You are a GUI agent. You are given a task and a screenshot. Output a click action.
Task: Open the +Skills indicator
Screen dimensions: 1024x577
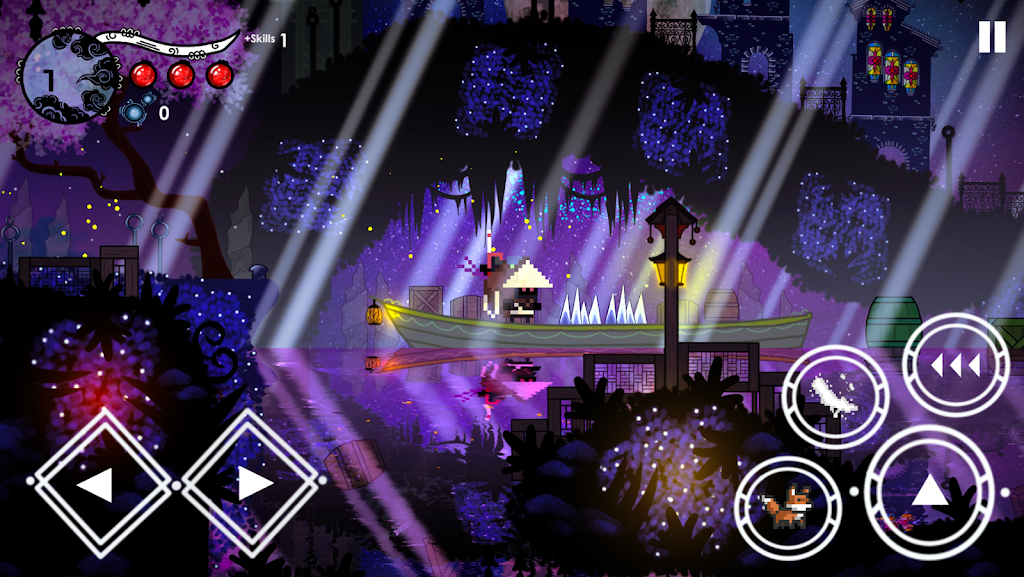pyautogui.click(x=265, y=40)
